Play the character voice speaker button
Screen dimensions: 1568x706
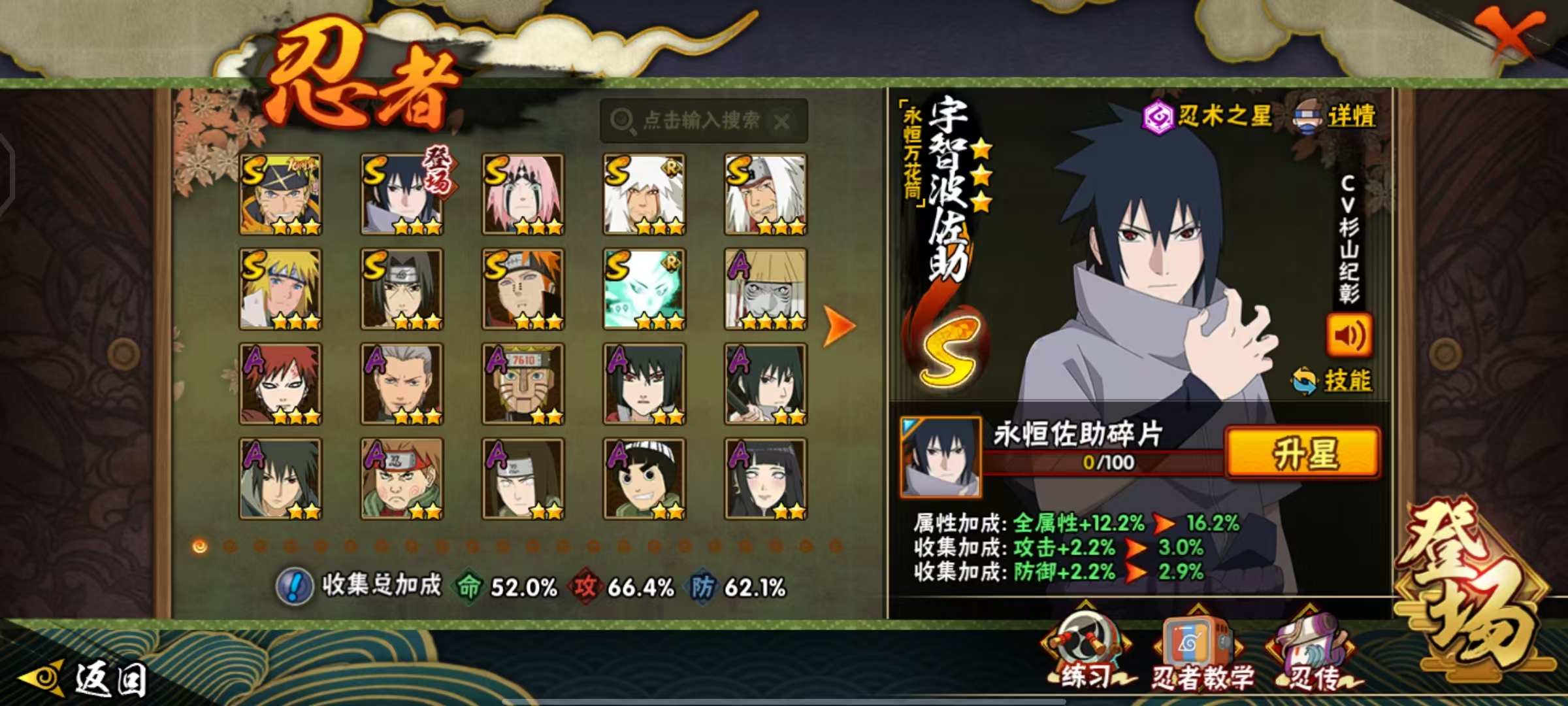[x=1348, y=335]
